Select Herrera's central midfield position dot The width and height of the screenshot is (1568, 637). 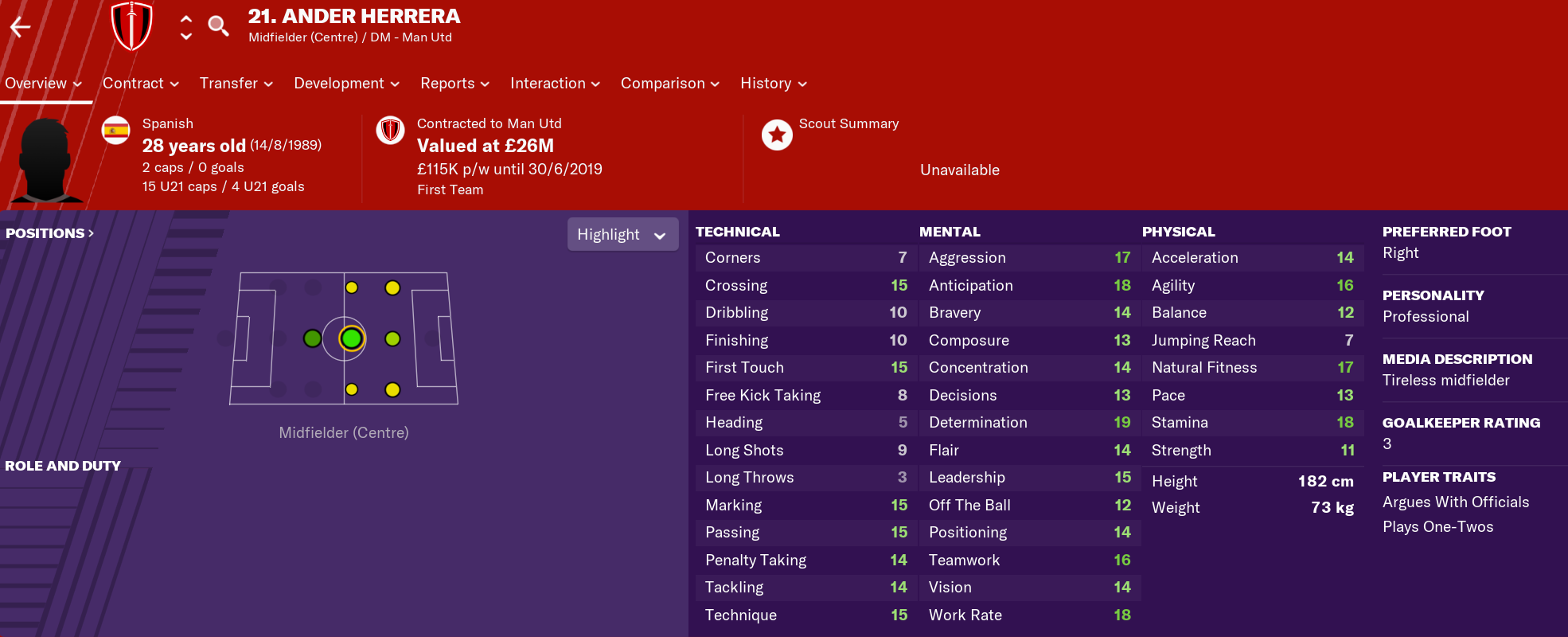(x=350, y=338)
